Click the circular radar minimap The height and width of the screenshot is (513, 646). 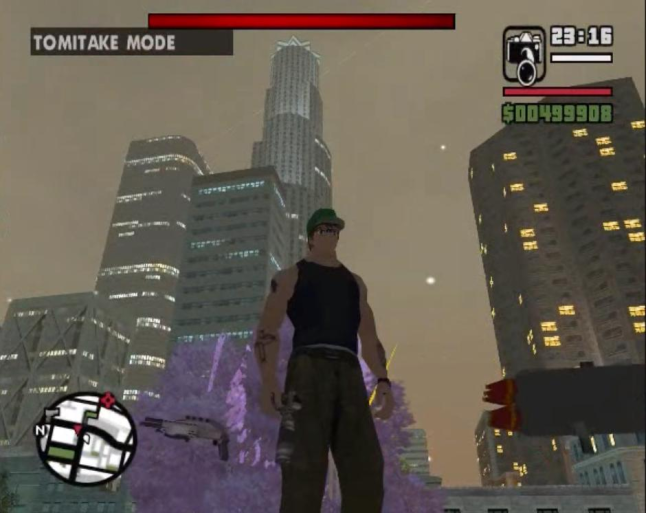85,437
